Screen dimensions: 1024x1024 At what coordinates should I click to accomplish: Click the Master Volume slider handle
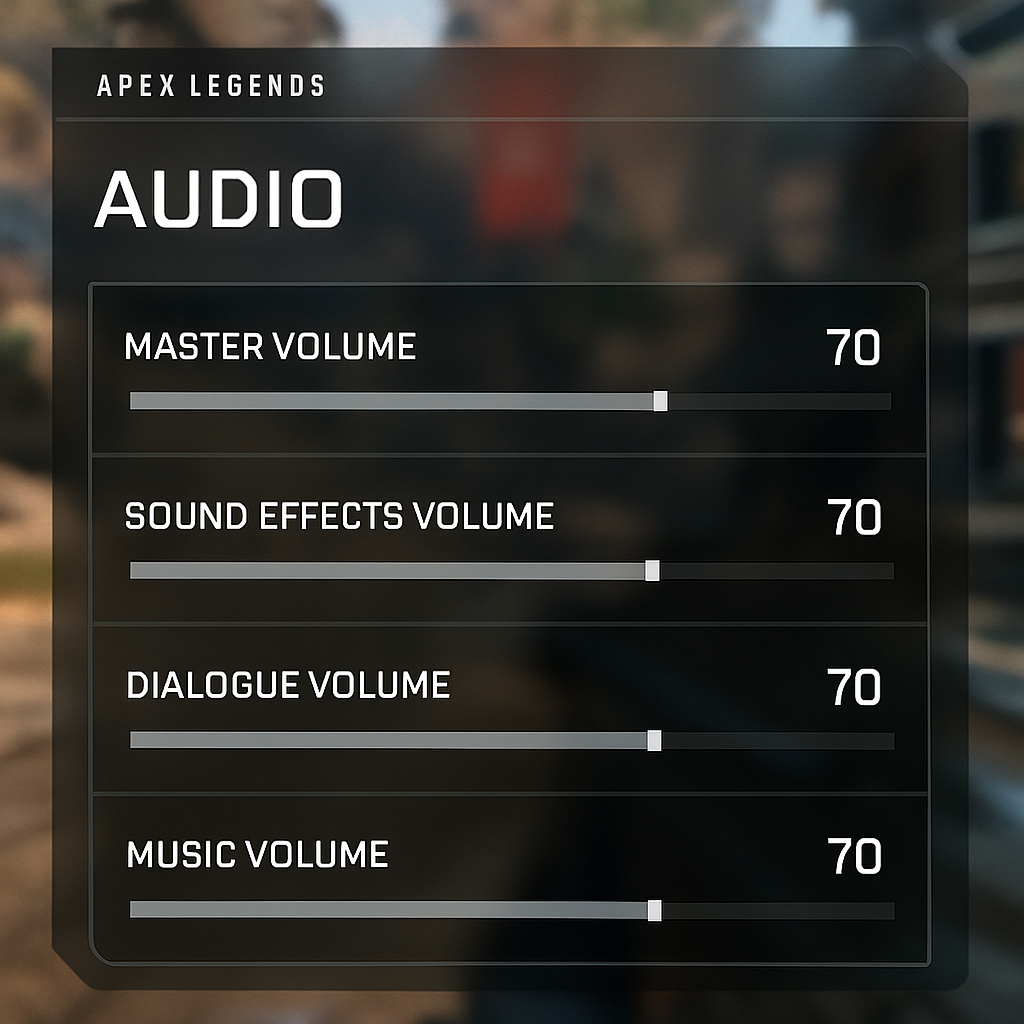[660, 401]
